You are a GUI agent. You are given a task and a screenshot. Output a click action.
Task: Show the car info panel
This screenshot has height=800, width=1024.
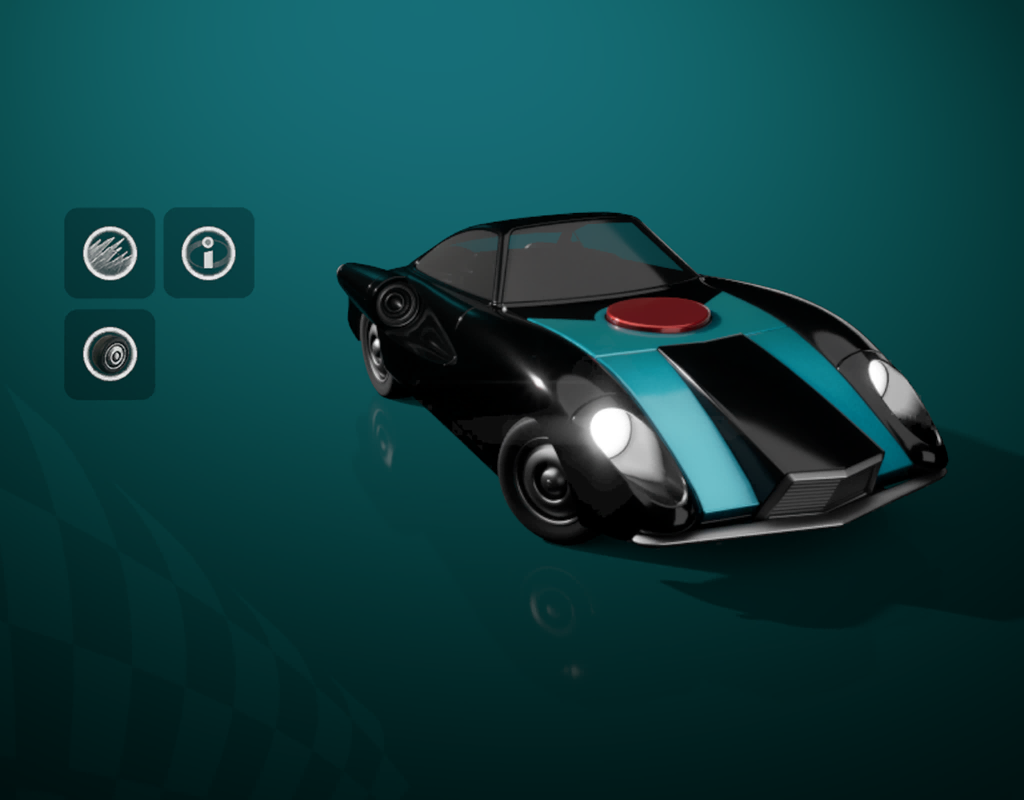[208, 253]
